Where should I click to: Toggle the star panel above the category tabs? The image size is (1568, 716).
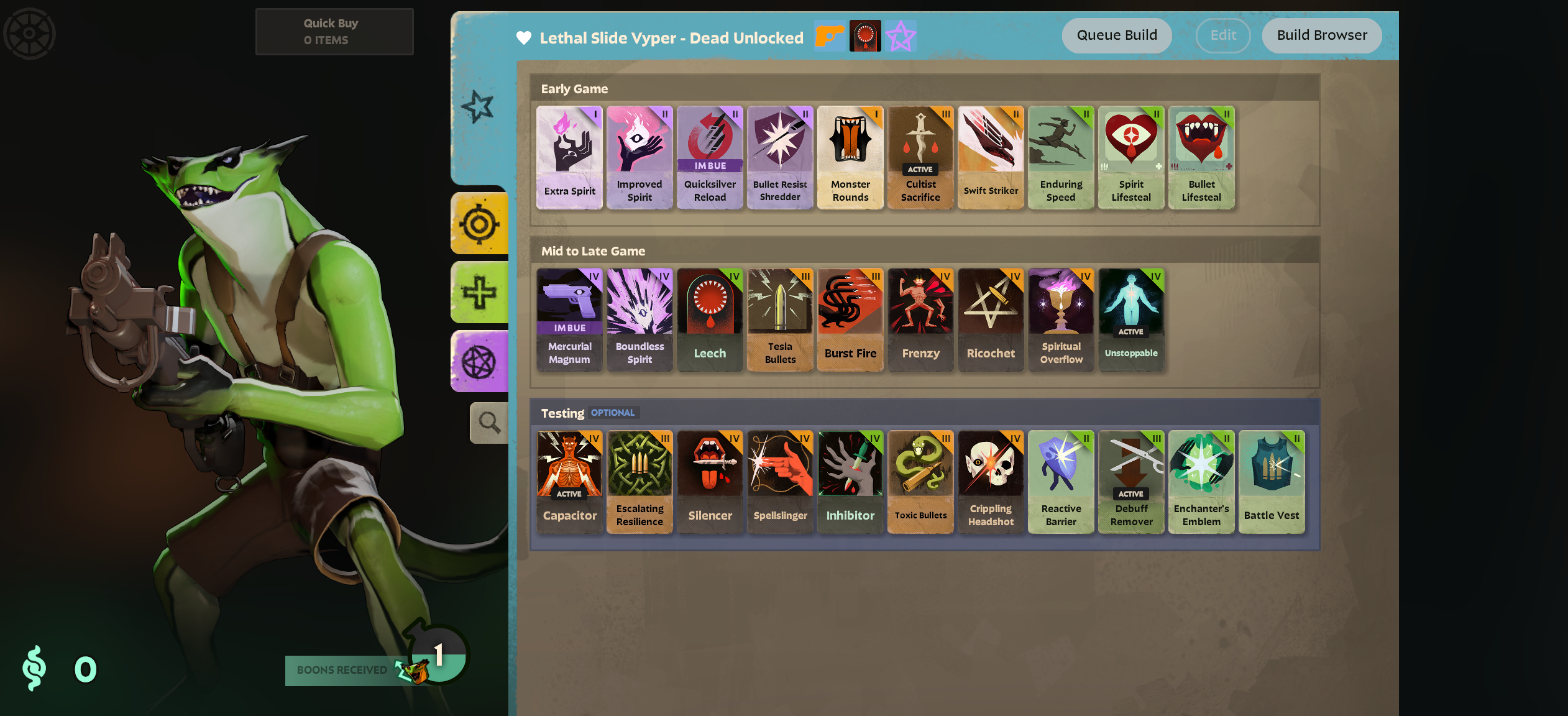479,106
